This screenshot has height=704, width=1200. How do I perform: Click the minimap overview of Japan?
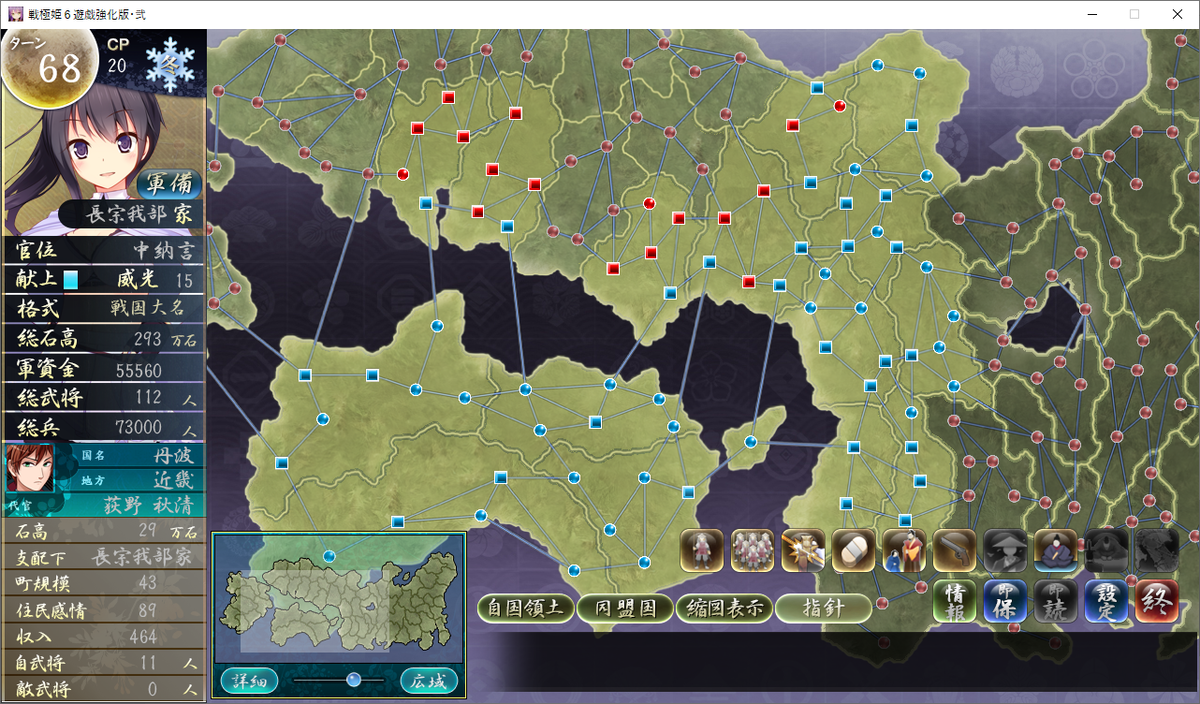[x=338, y=599]
